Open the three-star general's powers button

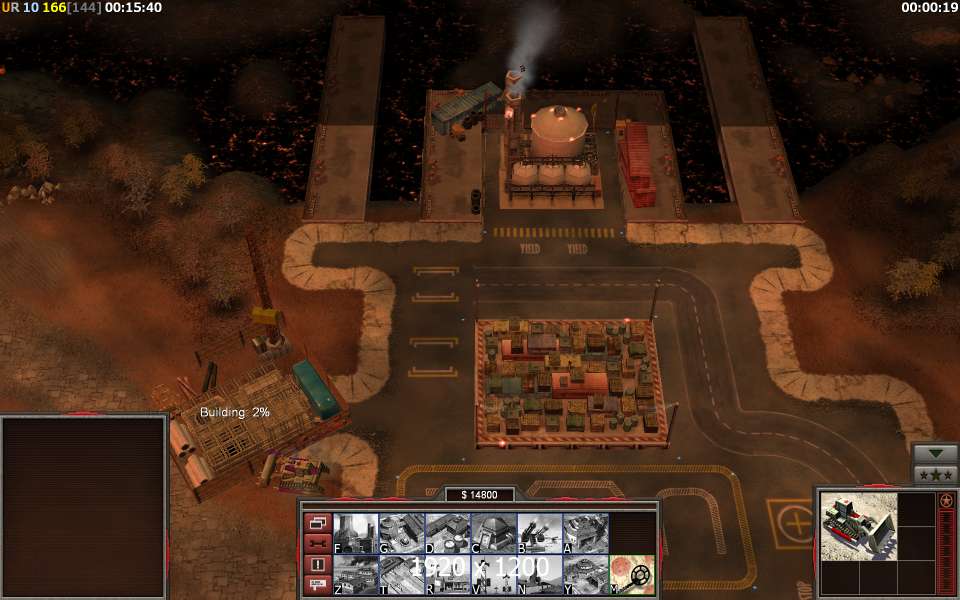[936, 474]
